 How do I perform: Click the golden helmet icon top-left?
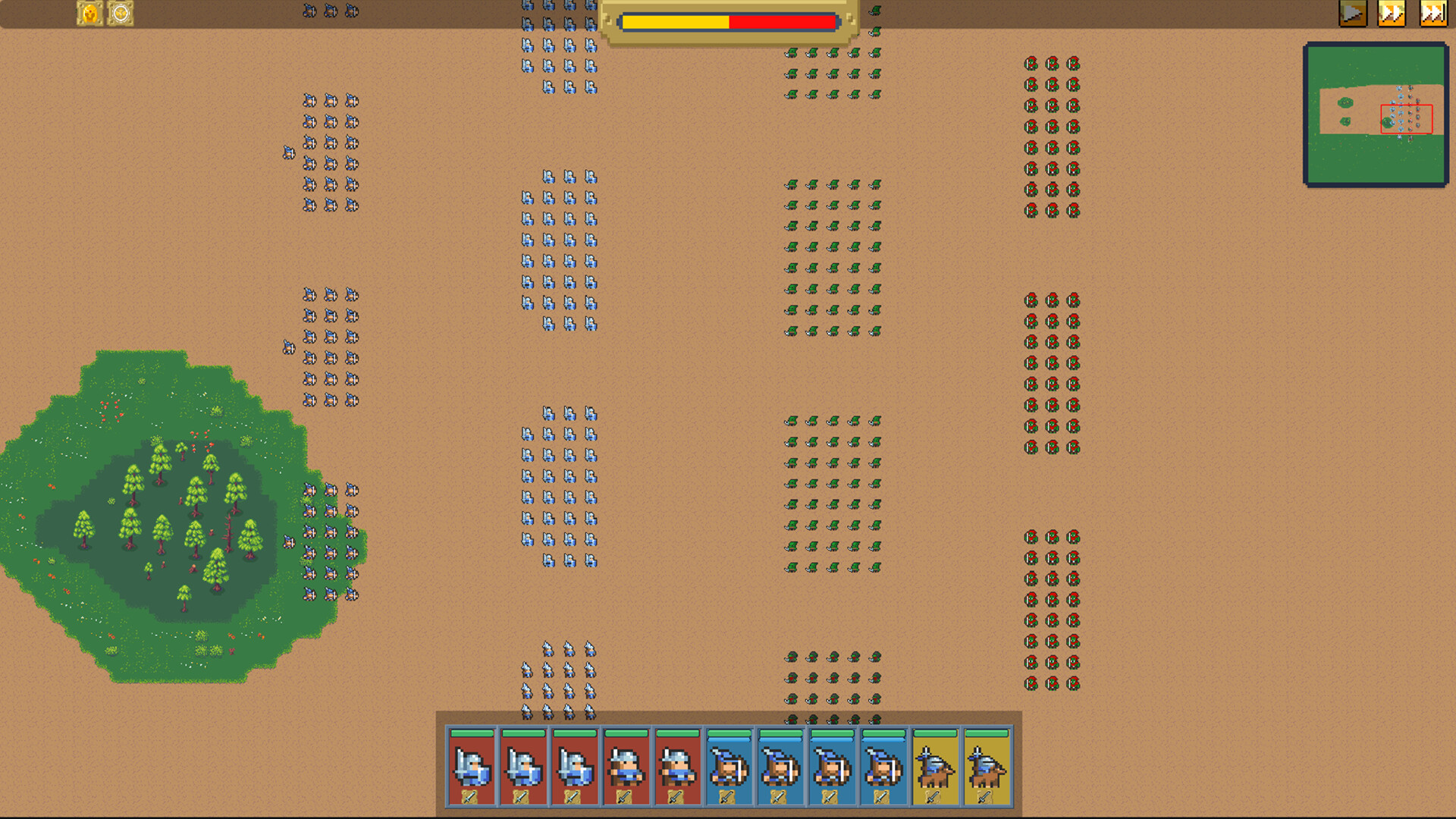(89, 14)
